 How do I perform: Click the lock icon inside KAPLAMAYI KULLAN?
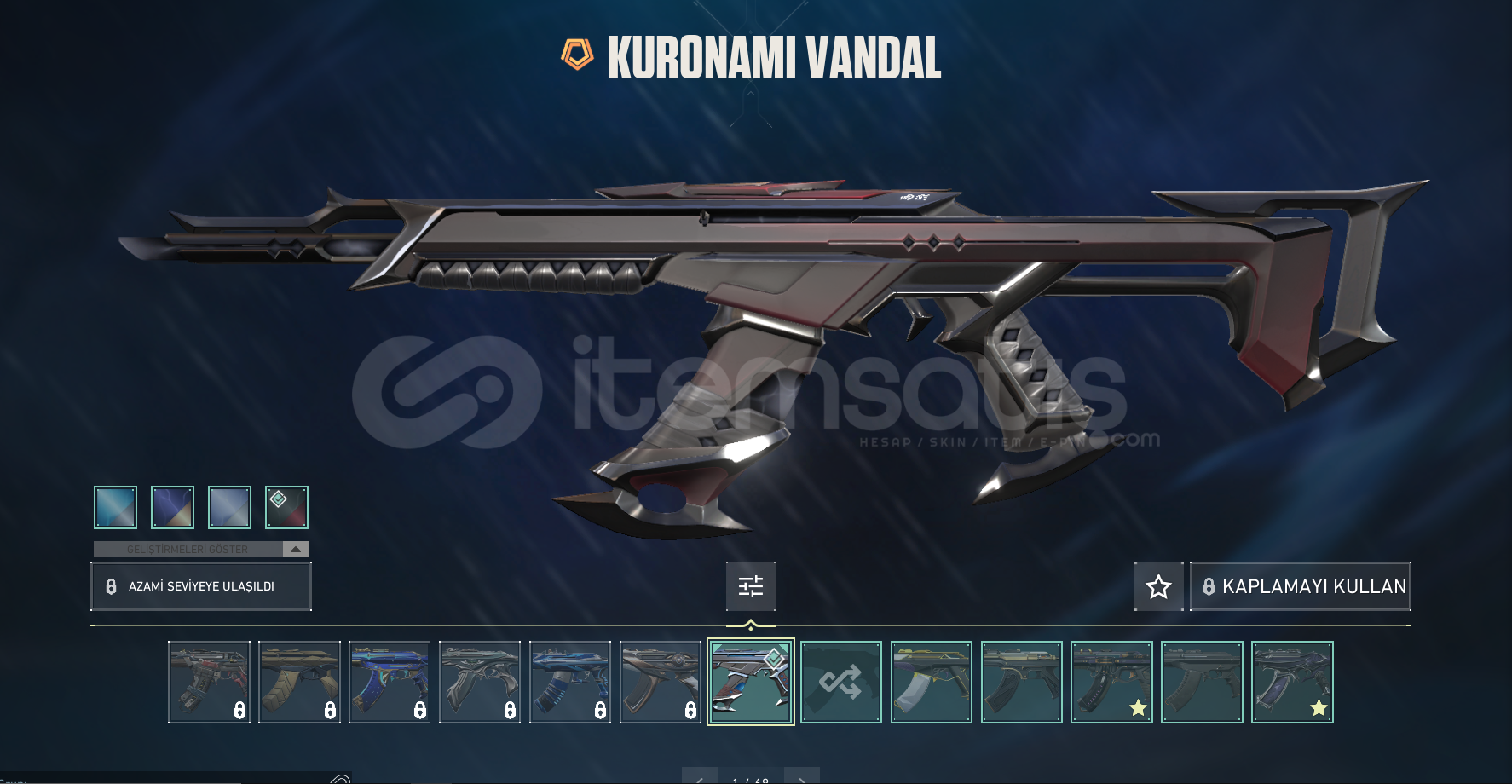click(x=1209, y=585)
